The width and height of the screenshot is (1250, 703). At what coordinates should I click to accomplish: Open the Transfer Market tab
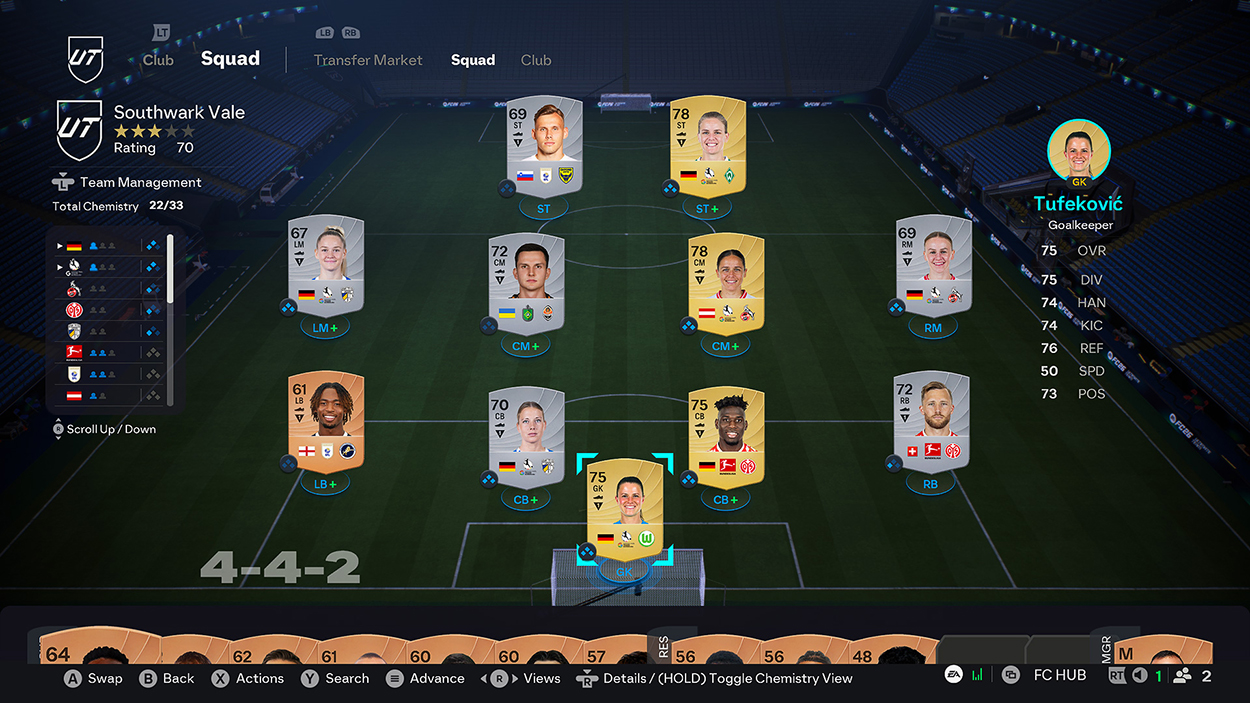pyautogui.click(x=368, y=60)
